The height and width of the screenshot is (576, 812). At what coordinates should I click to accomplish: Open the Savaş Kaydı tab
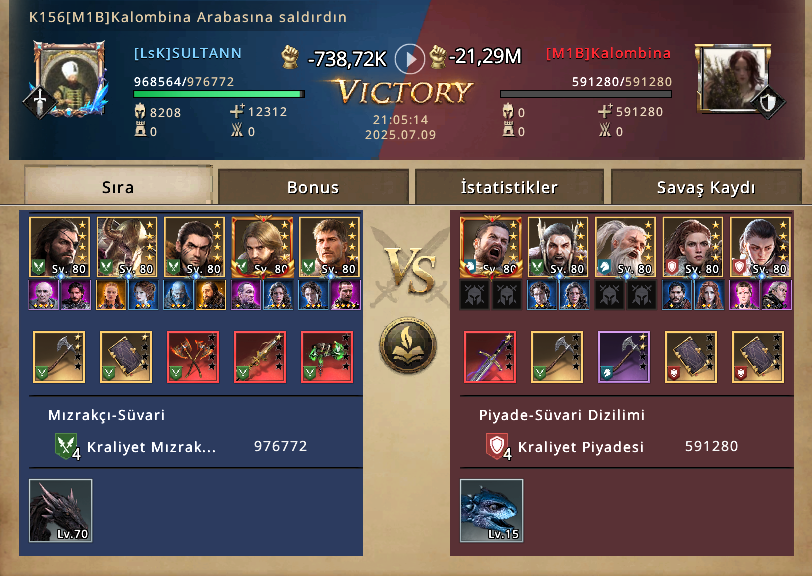706,187
